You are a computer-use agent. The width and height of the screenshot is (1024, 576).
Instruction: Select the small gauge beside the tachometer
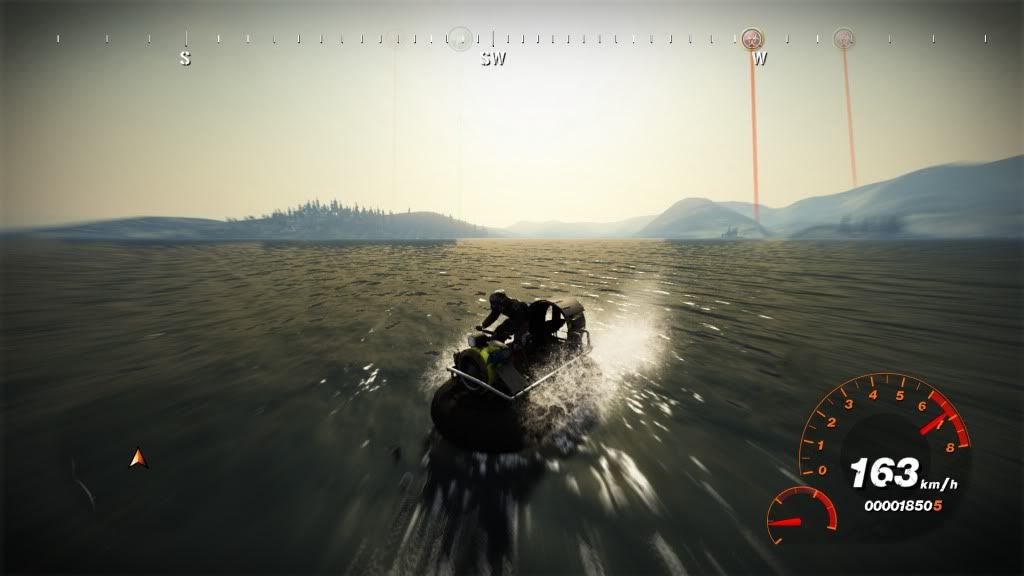(x=801, y=511)
